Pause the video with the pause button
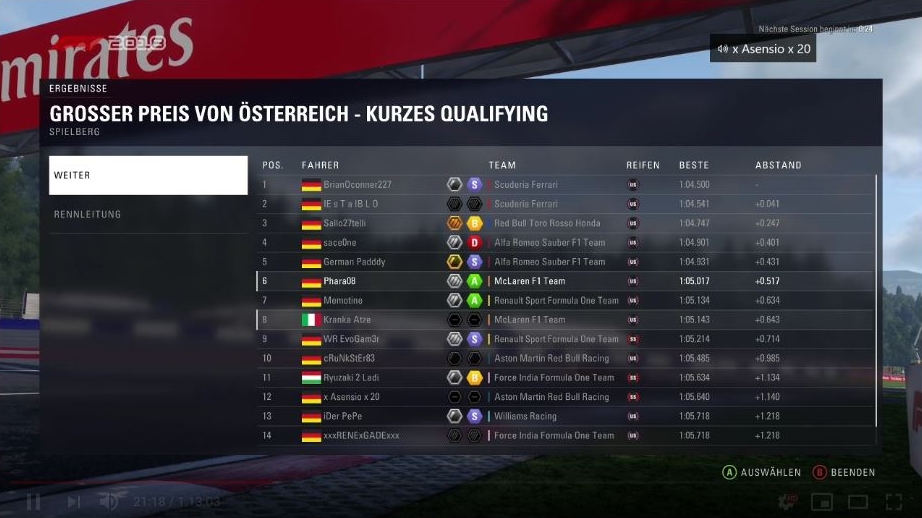 click(33, 501)
